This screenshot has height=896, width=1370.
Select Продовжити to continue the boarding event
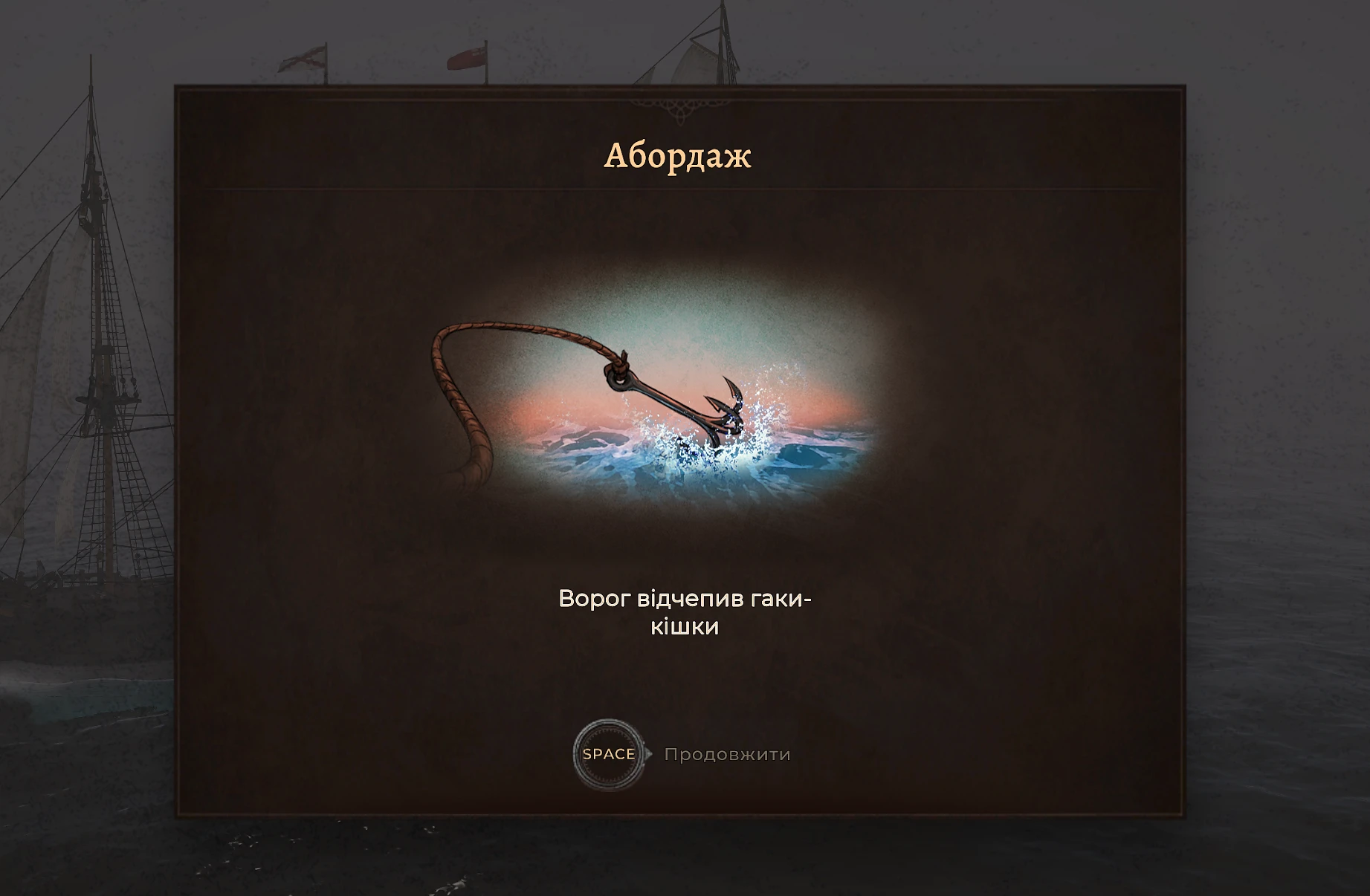pyautogui.click(x=727, y=756)
